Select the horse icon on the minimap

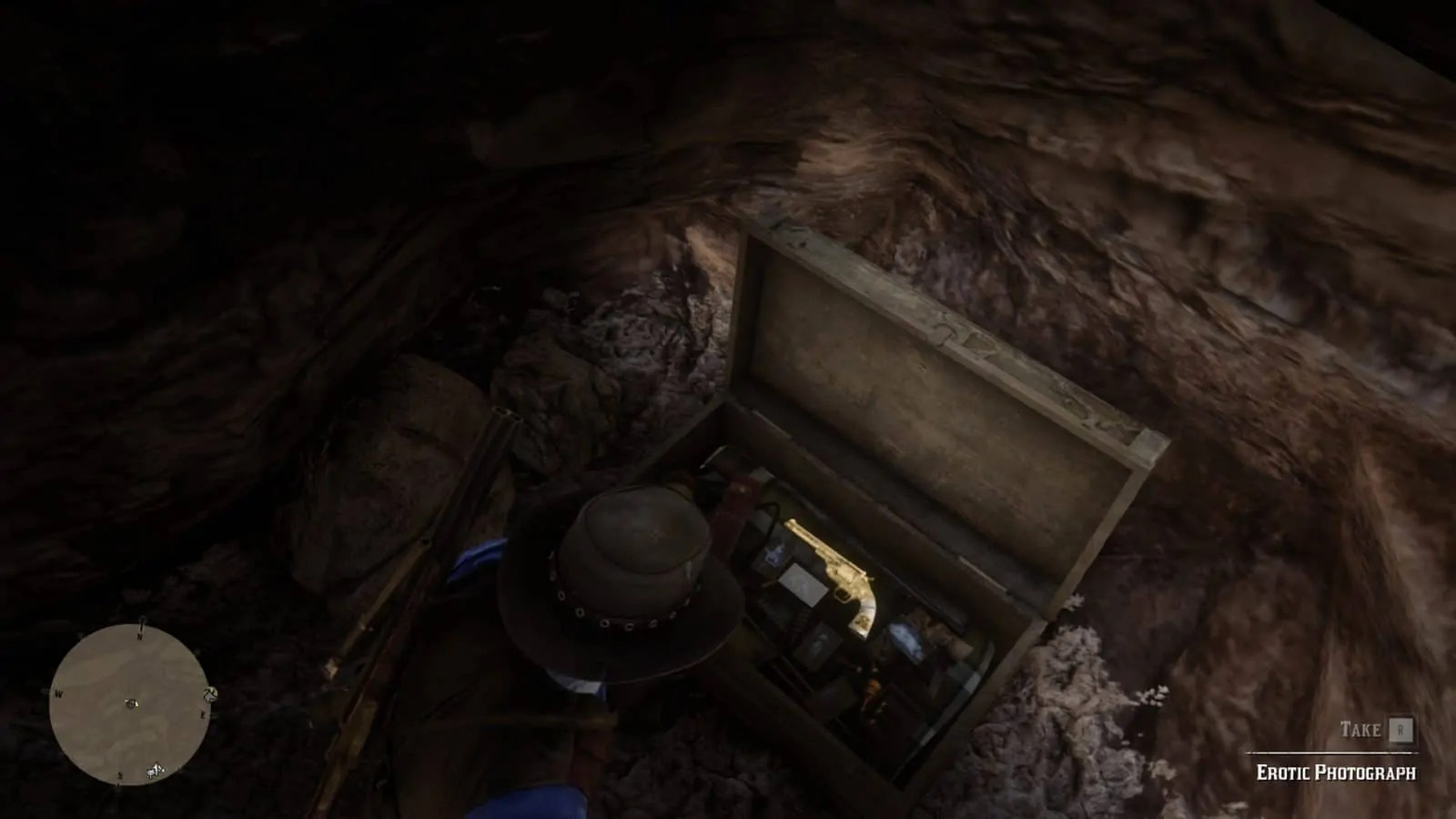211,694
